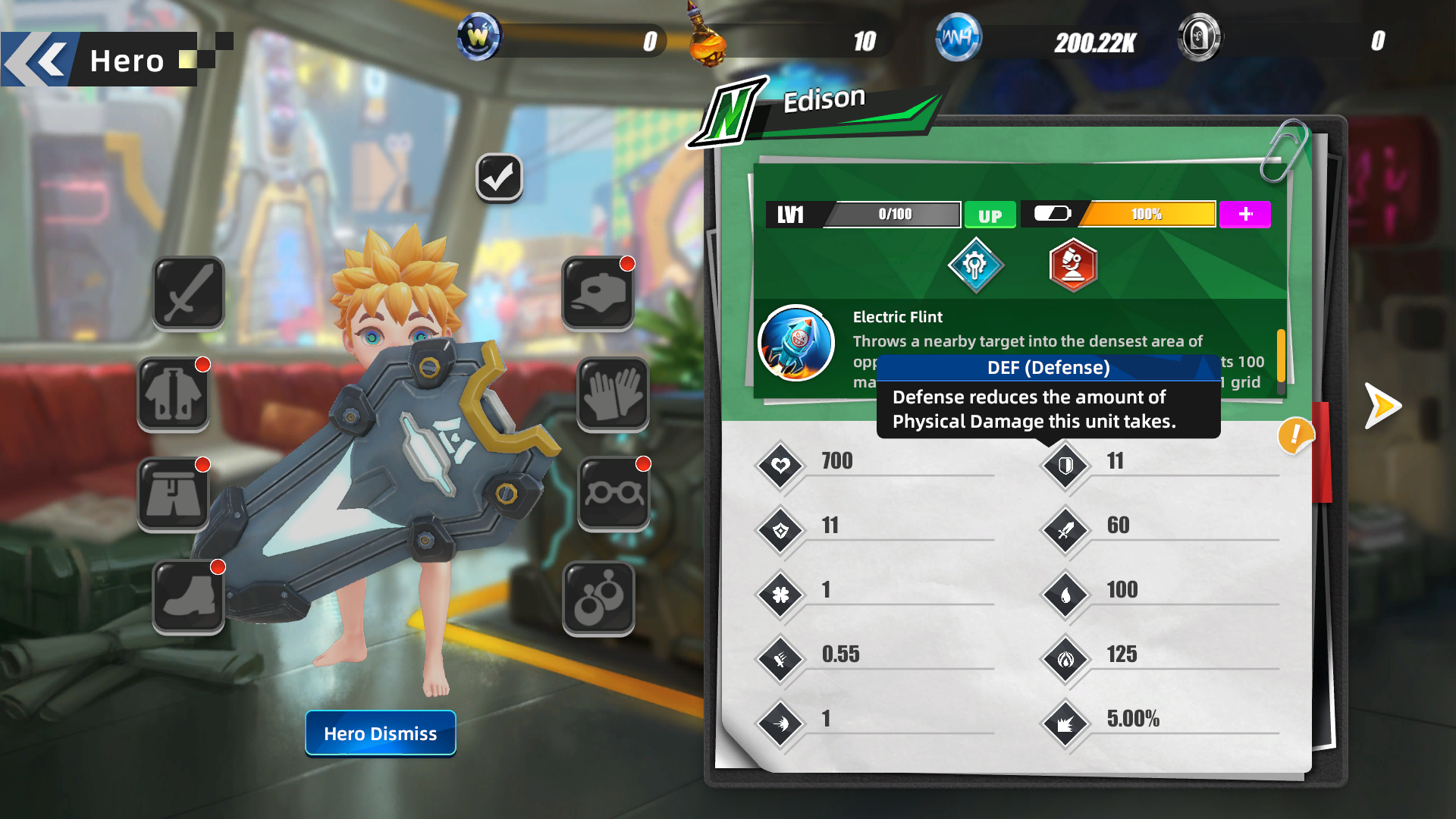Screen dimensions: 1456x819
Task: Select the gloves equipment slot
Action: pyautogui.click(x=613, y=394)
